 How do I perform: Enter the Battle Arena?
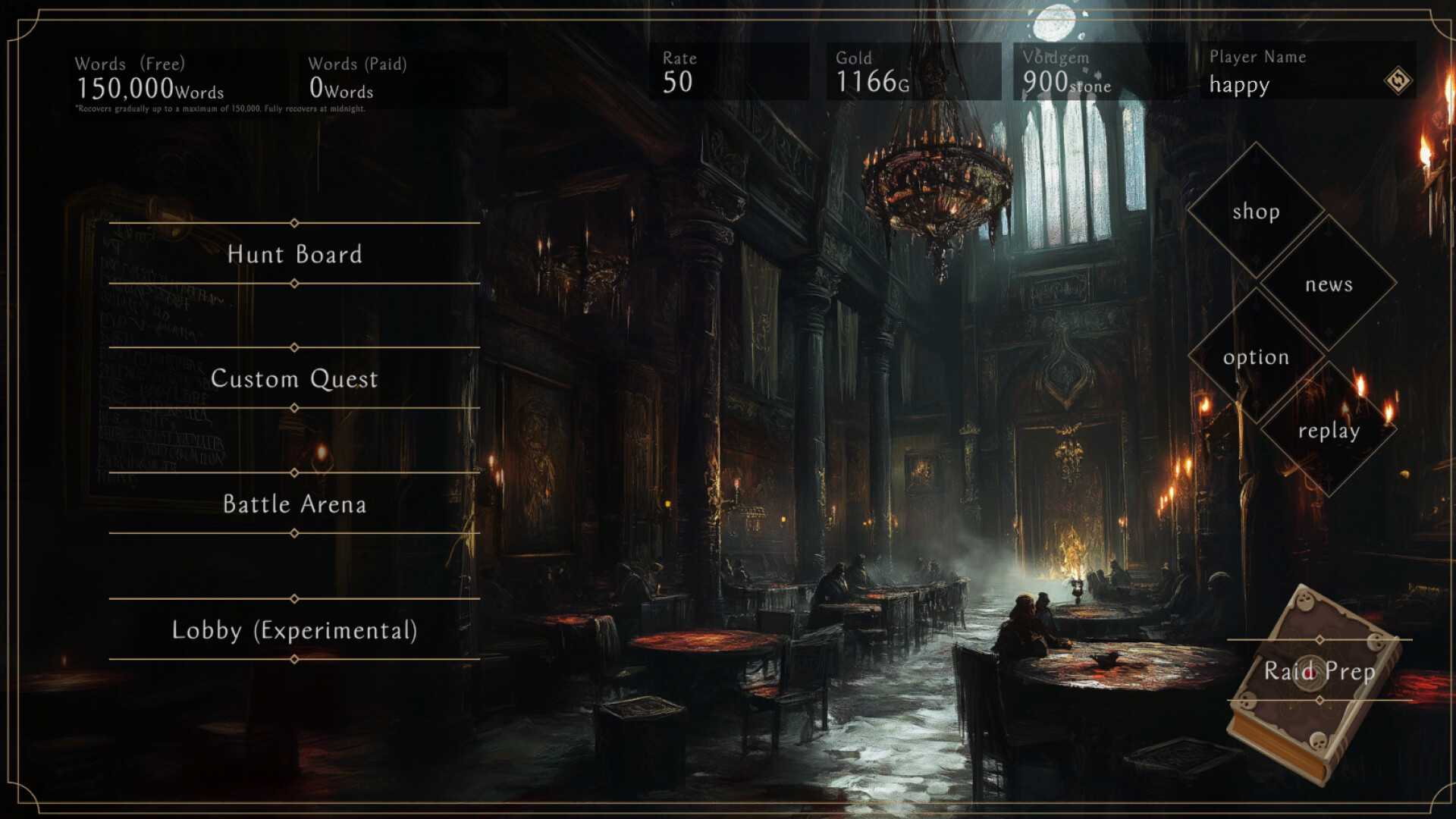294,504
